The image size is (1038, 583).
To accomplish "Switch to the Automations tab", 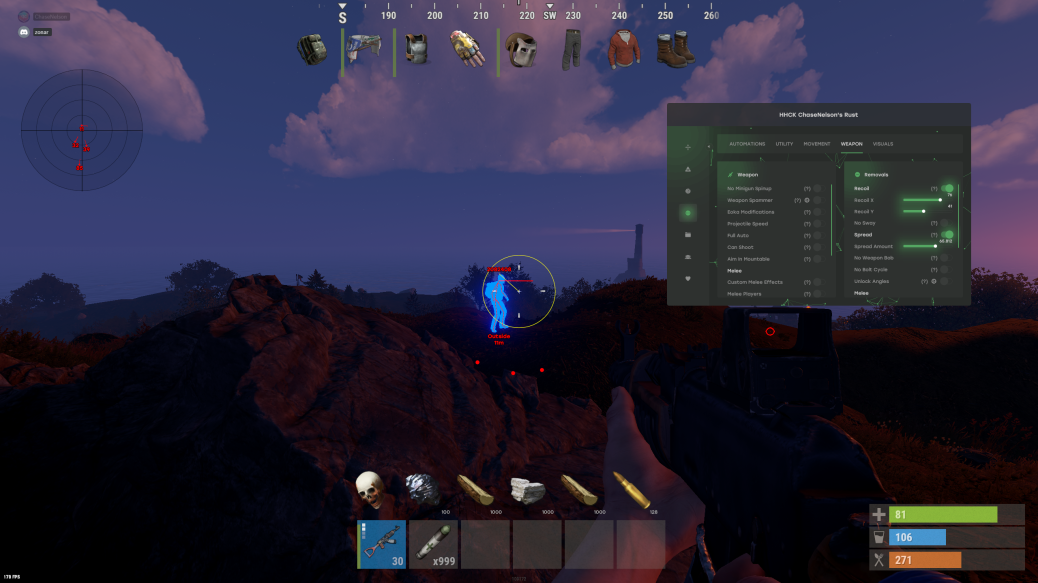I will click(747, 144).
